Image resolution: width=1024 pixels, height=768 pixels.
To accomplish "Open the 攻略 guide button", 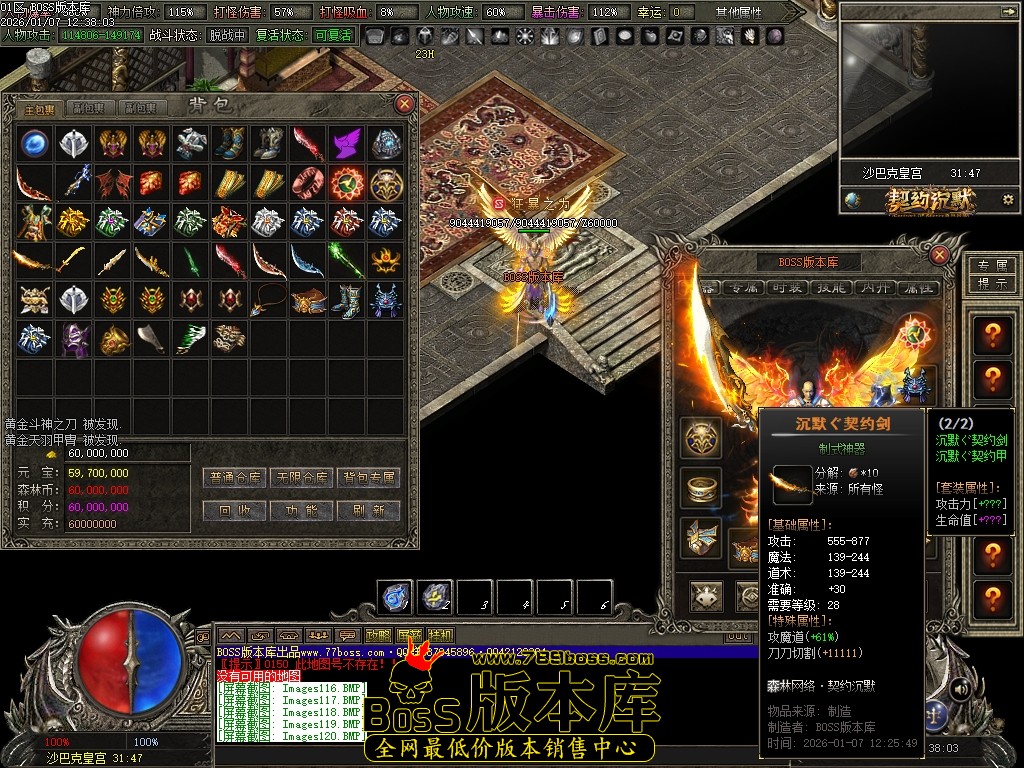I will click(x=378, y=634).
